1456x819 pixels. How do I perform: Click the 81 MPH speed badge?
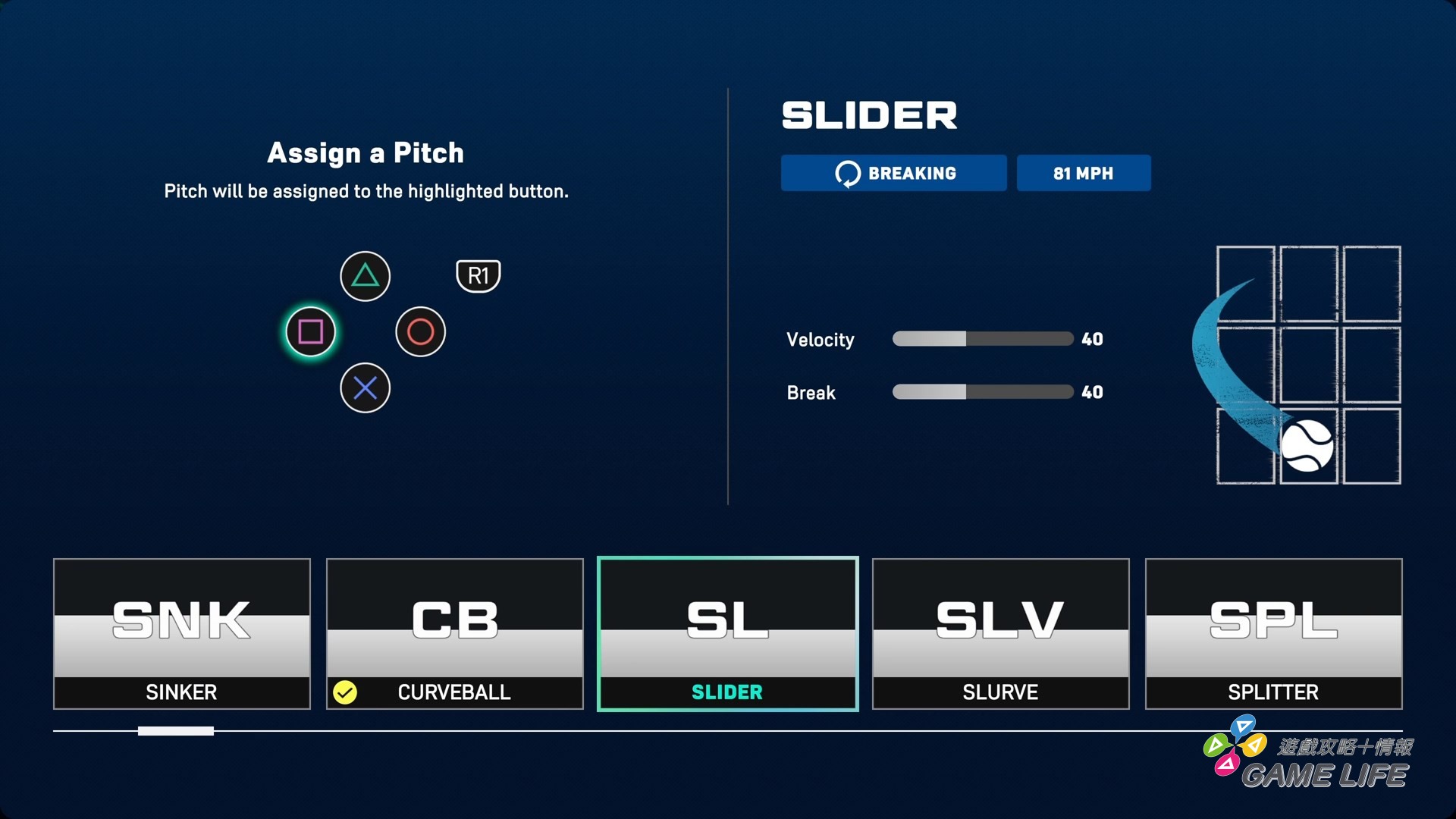tap(1084, 173)
